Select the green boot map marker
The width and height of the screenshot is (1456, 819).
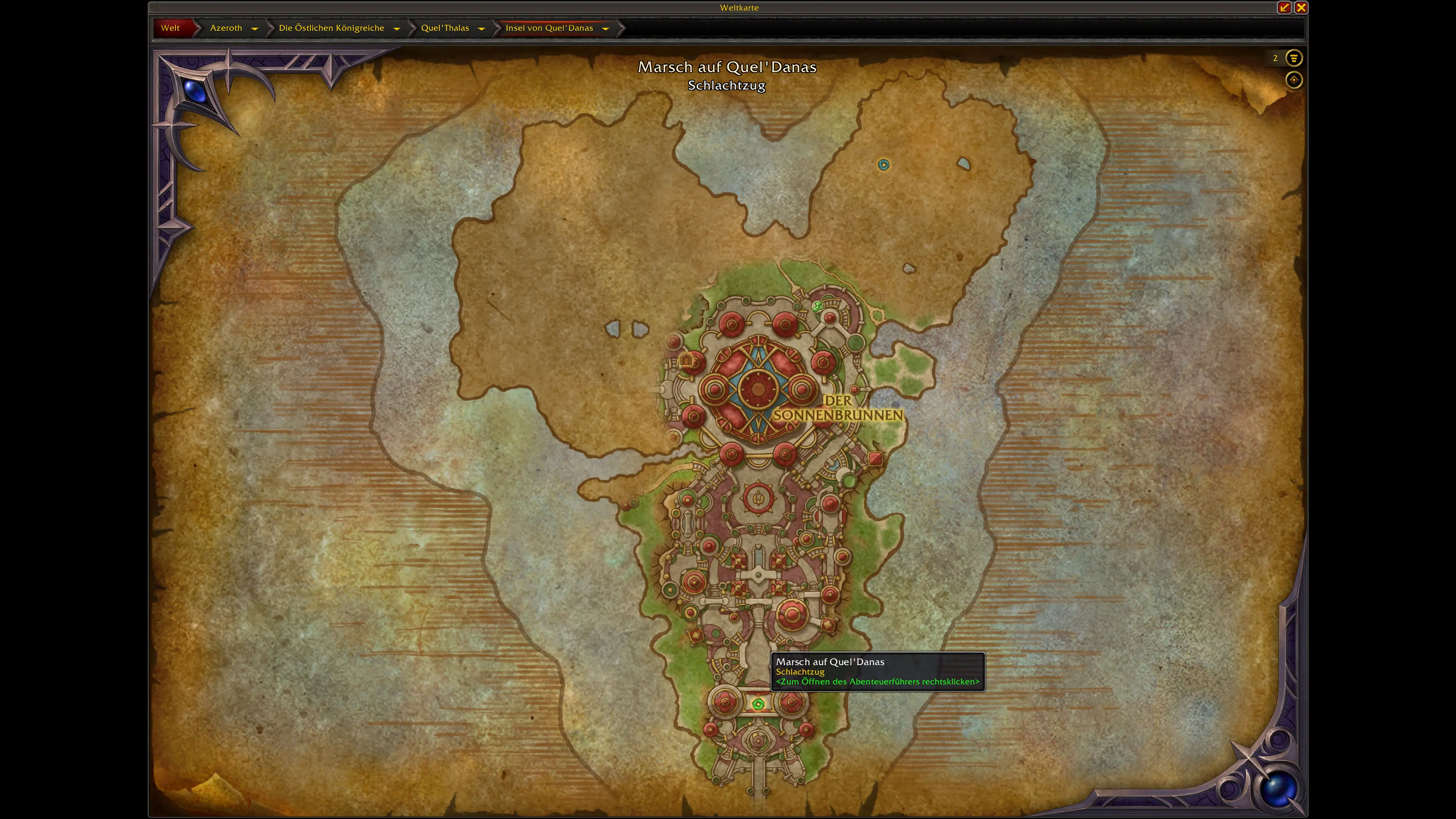point(817,306)
